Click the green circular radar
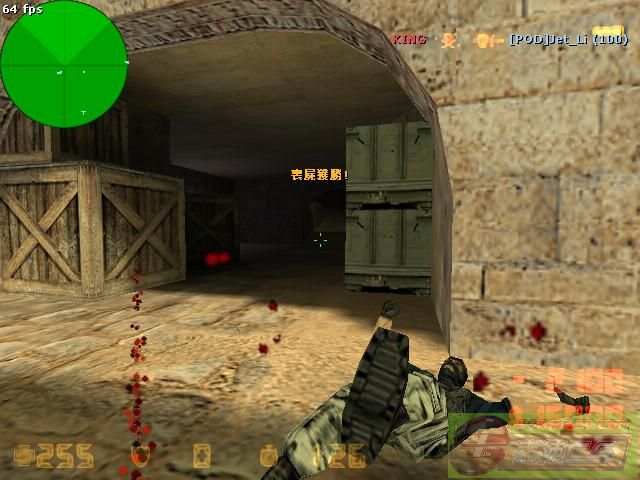This screenshot has width=640, height=480. pyautogui.click(x=63, y=63)
